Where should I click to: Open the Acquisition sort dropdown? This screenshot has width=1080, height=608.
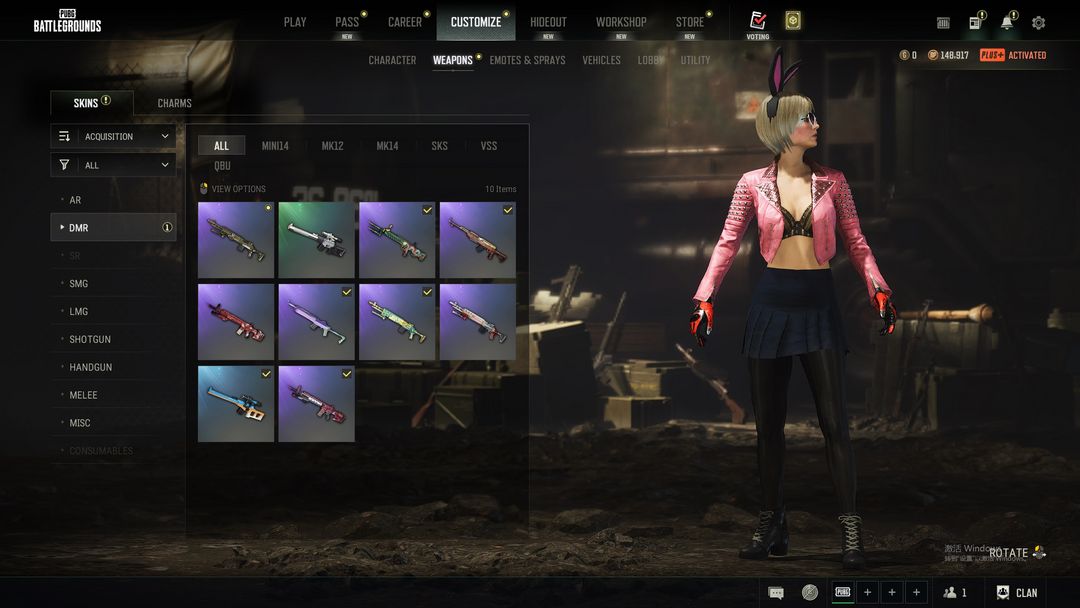point(113,136)
